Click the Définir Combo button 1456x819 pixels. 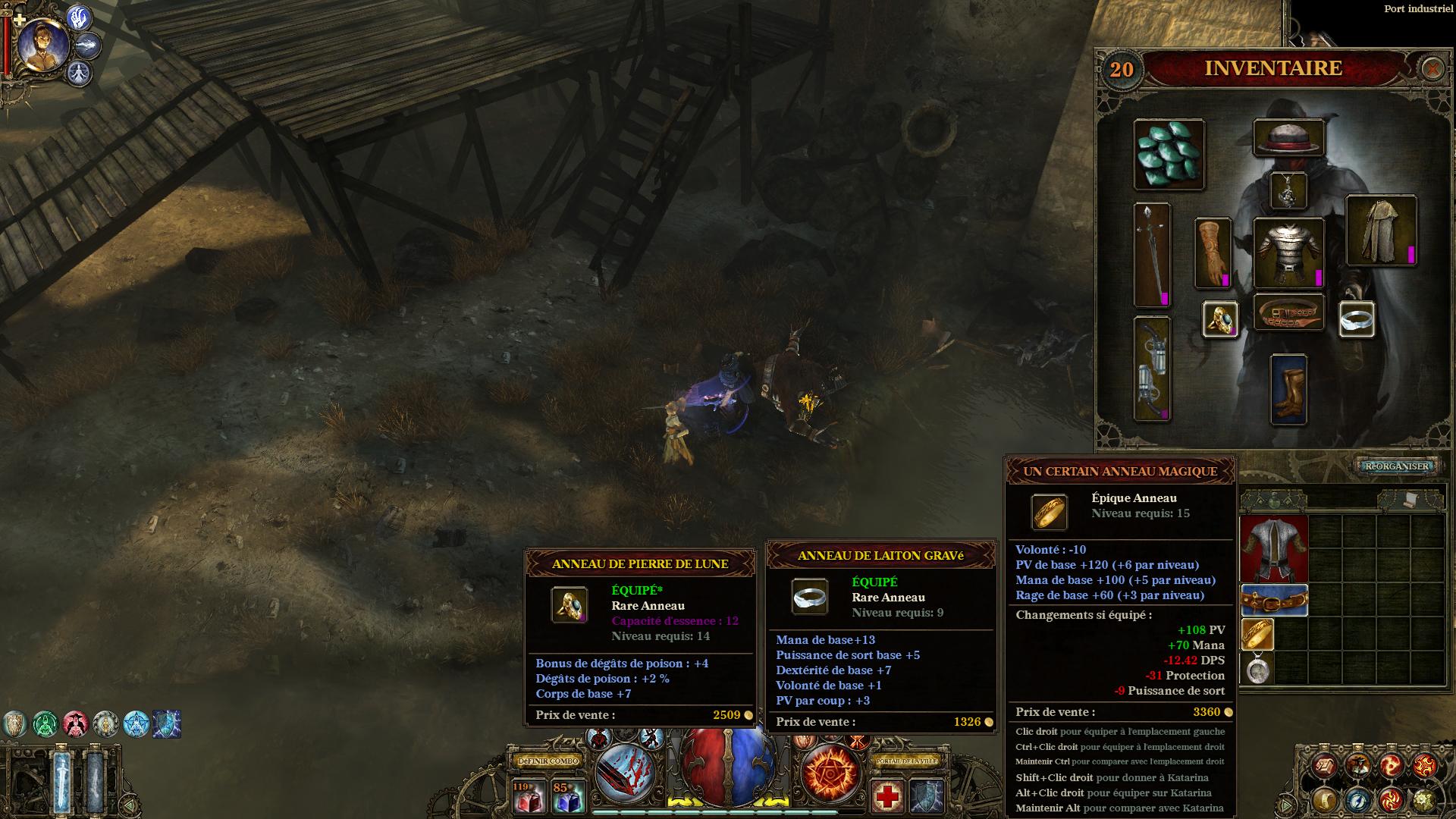[548, 761]
